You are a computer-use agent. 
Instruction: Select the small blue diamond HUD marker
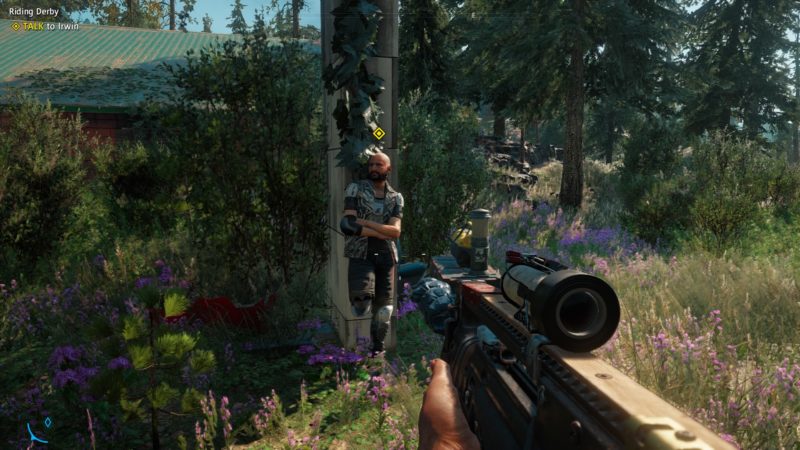(47, 422)
